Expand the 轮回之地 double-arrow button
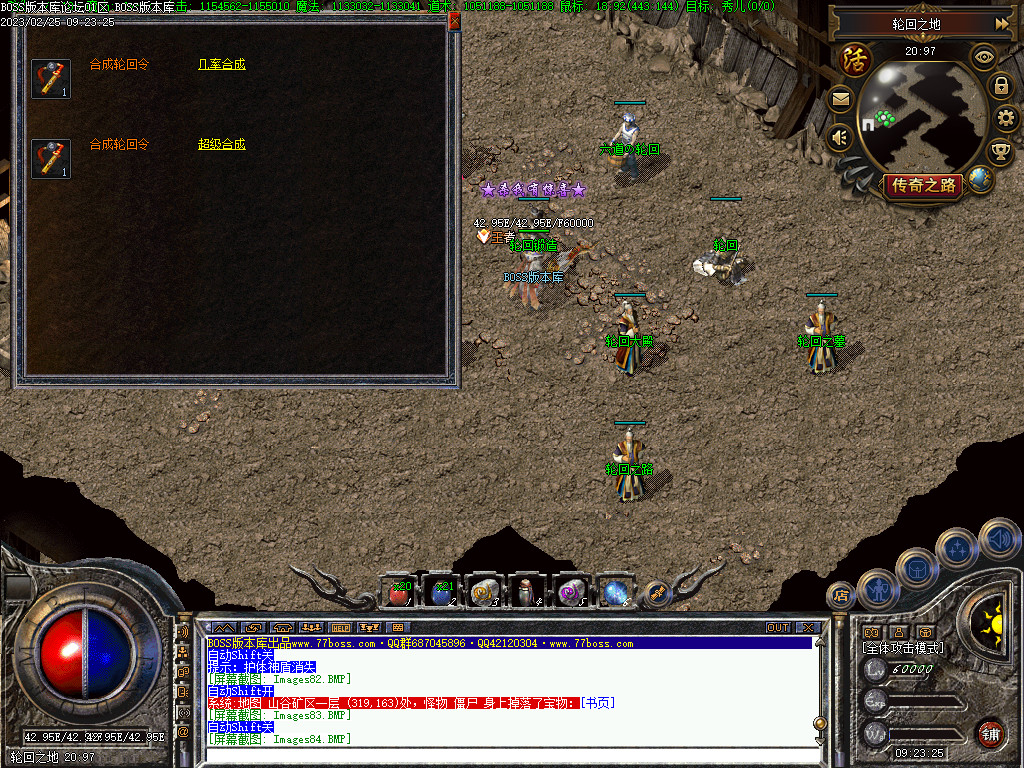The height and width of the screenshot is (768, 1024). tap(1002, 23)
